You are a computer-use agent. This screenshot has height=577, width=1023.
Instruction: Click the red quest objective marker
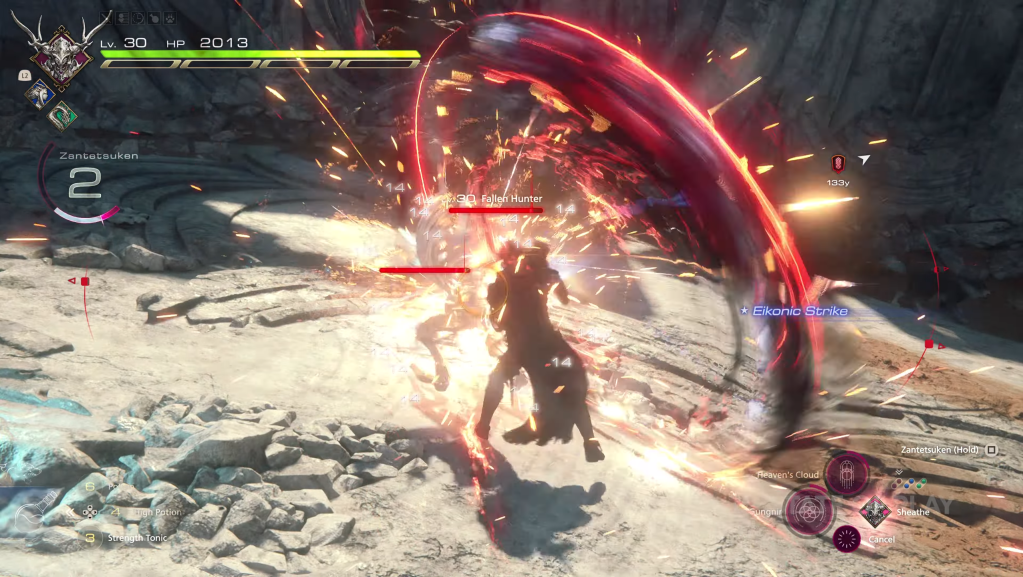pyautogui.click(x=838, y=162)
